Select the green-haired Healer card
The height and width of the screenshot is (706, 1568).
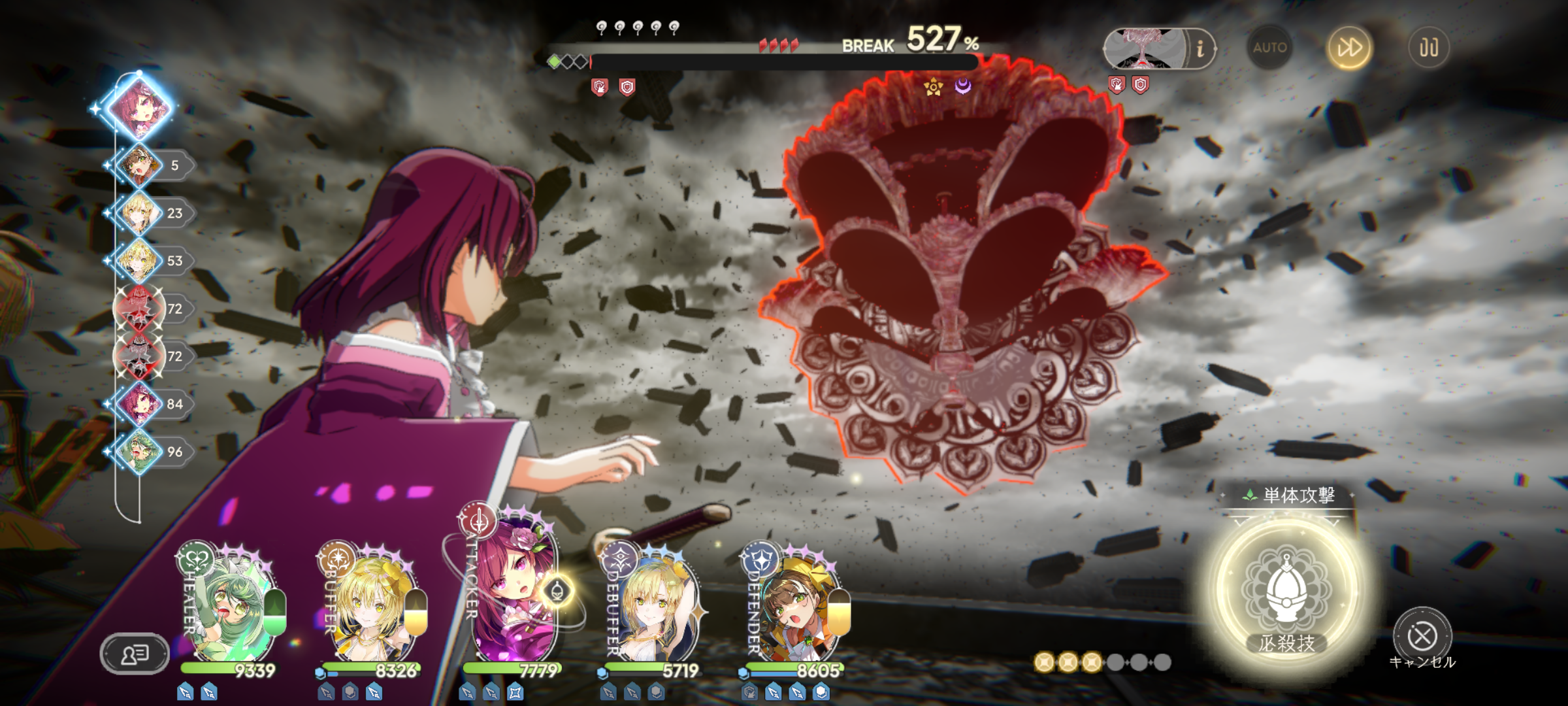coord(229,605)
